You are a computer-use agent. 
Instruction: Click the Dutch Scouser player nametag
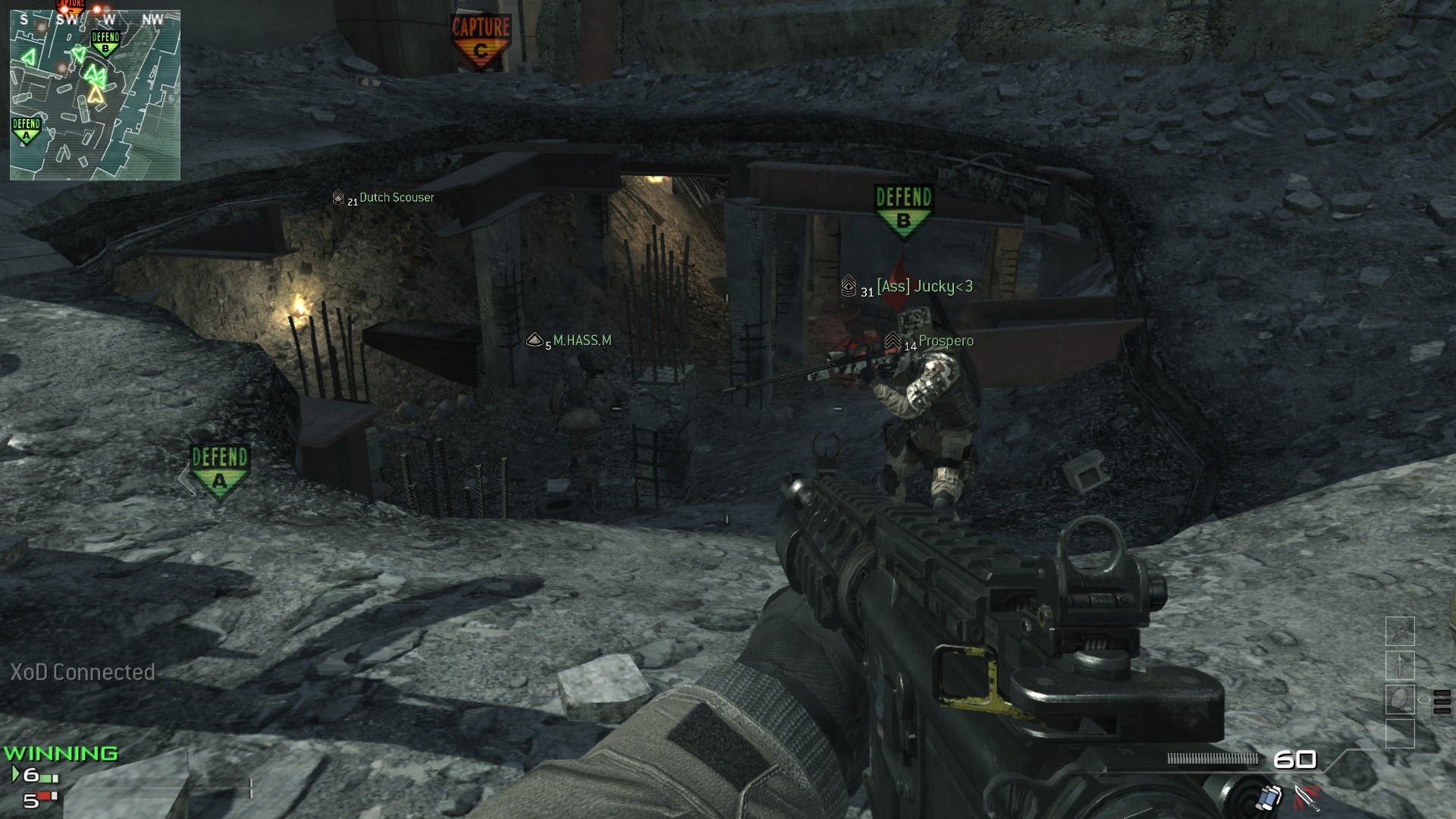(x=396, y=198)
